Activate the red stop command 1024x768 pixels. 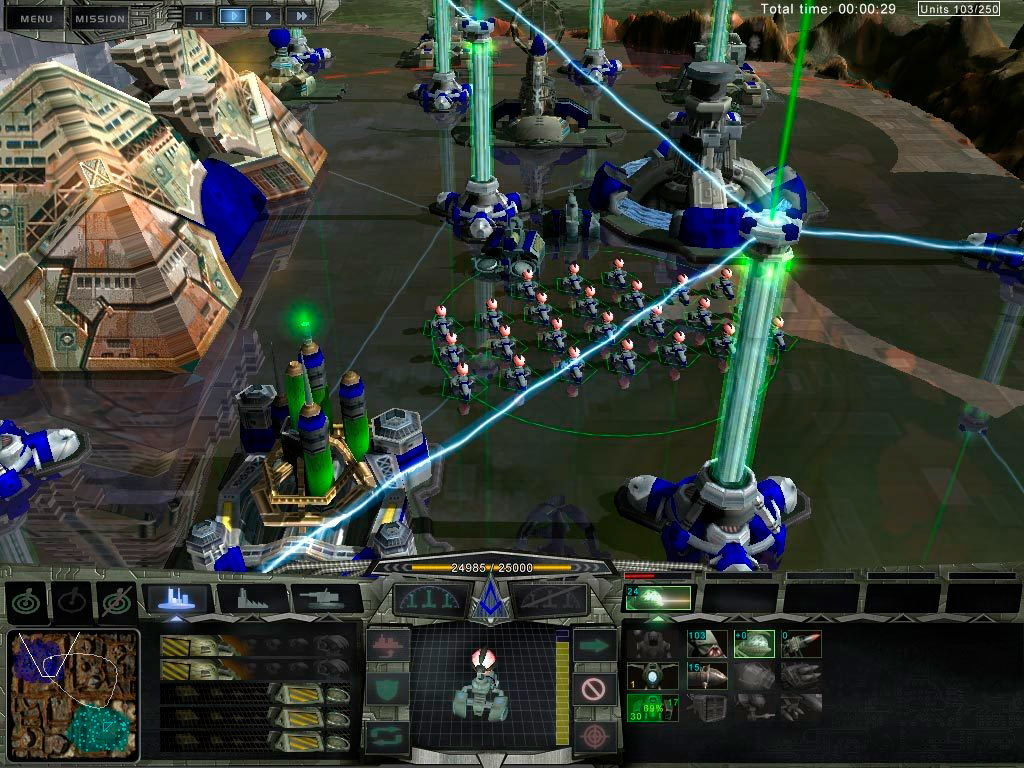[594, 689]
